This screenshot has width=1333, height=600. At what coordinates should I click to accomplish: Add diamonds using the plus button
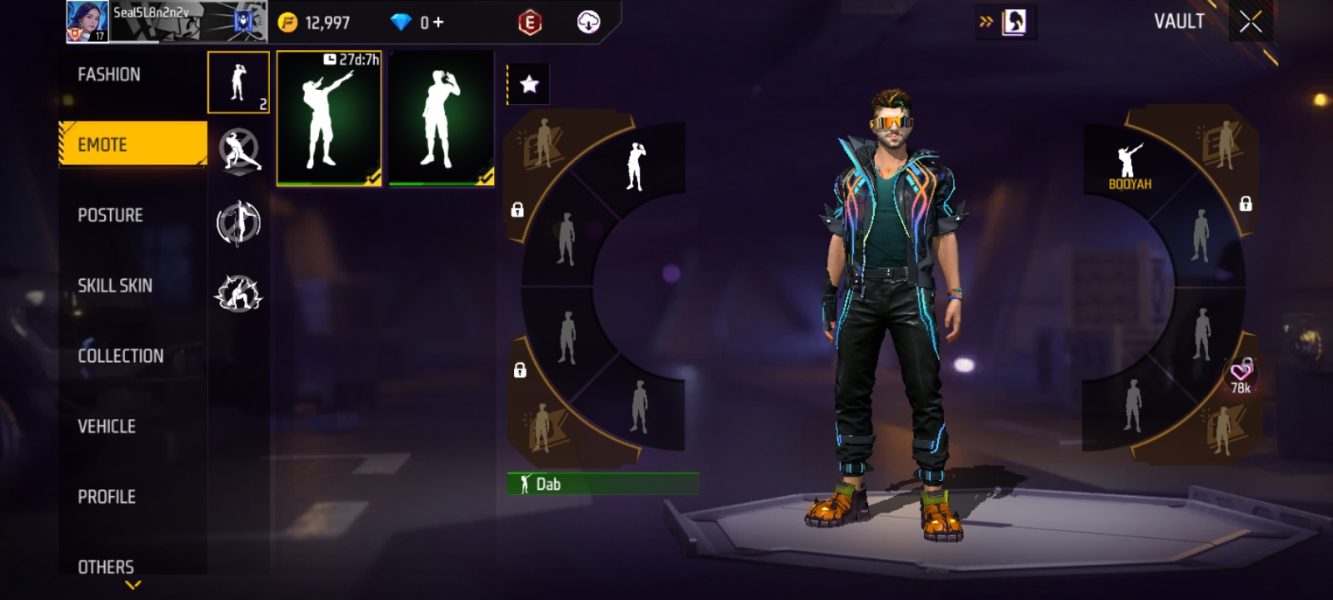tap(438, 22)
